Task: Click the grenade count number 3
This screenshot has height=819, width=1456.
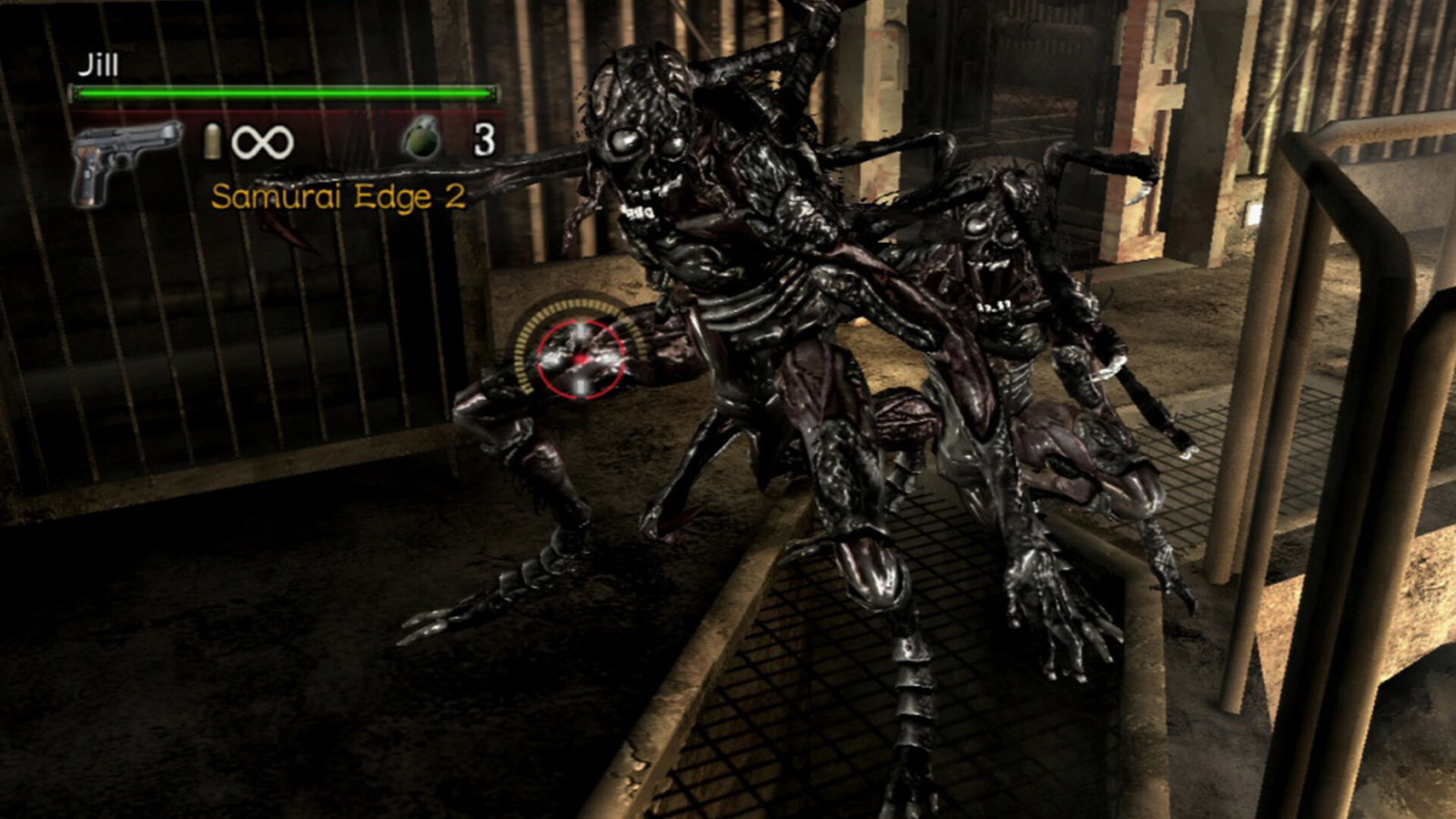Action: point(484,140)
